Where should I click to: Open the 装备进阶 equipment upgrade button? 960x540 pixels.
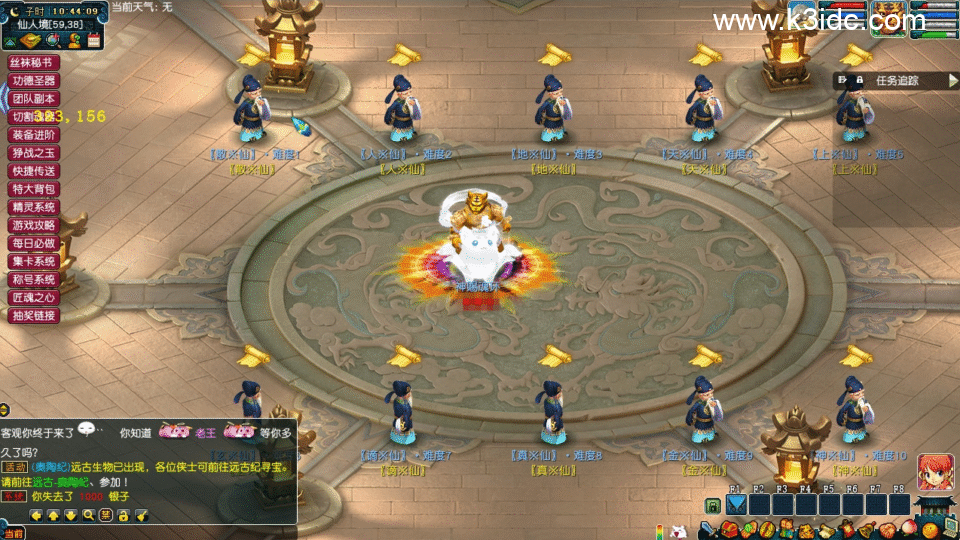[35, 135]
